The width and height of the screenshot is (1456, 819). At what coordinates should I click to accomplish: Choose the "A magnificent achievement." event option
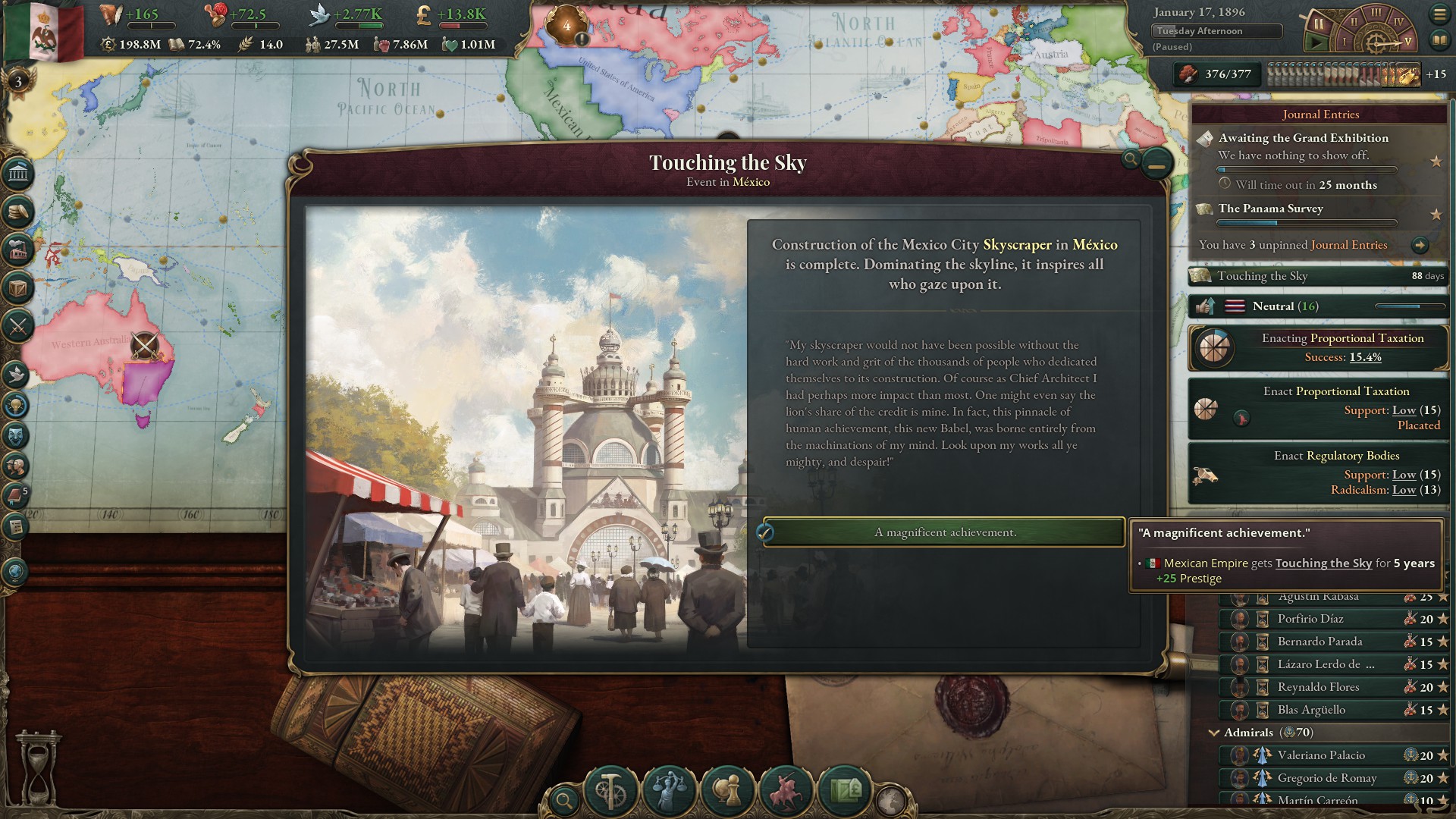[x=944, y=532]
